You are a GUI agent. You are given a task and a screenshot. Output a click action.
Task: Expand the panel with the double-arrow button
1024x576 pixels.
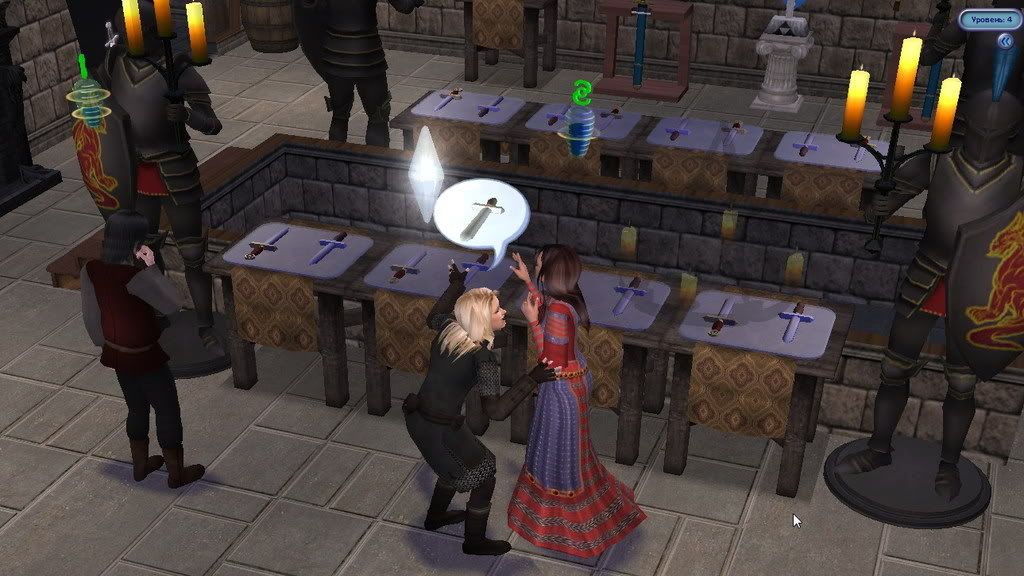click(x=1004, y=41)
